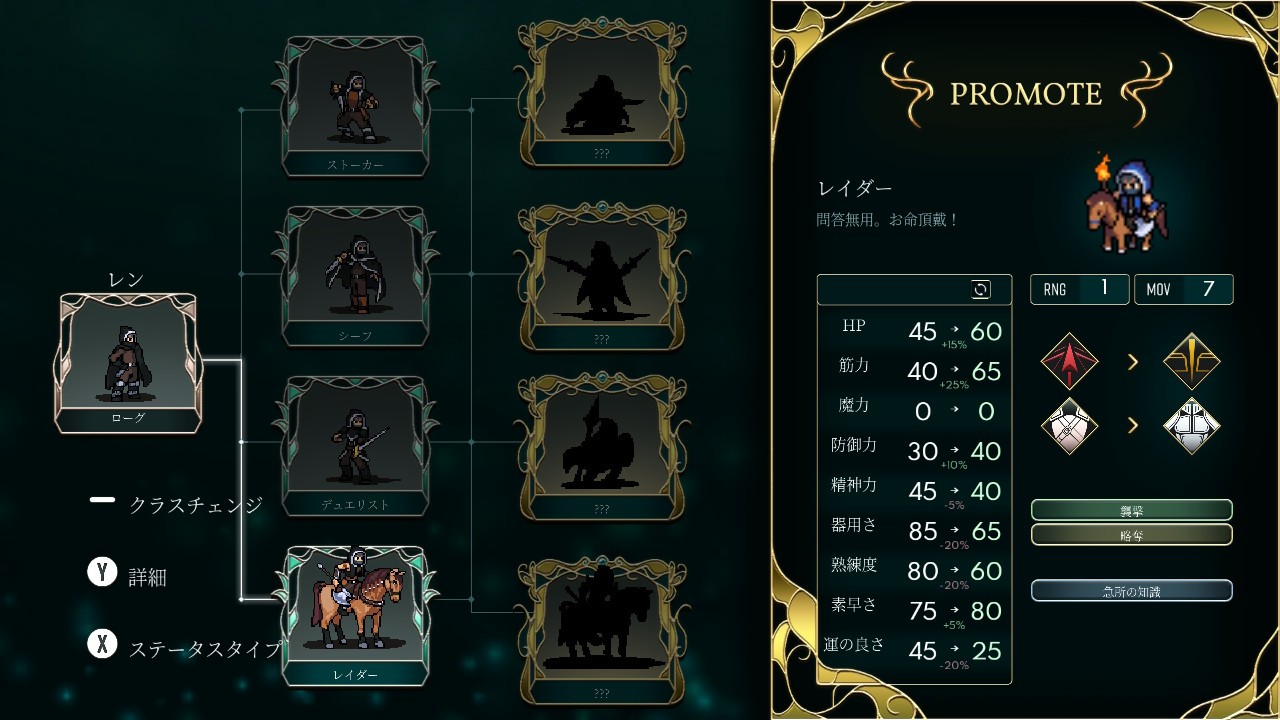Toggle the stat type swap icon
The height and width of the screenshot is (720, 1280).
pyautogui.click(x=981, y=290)
